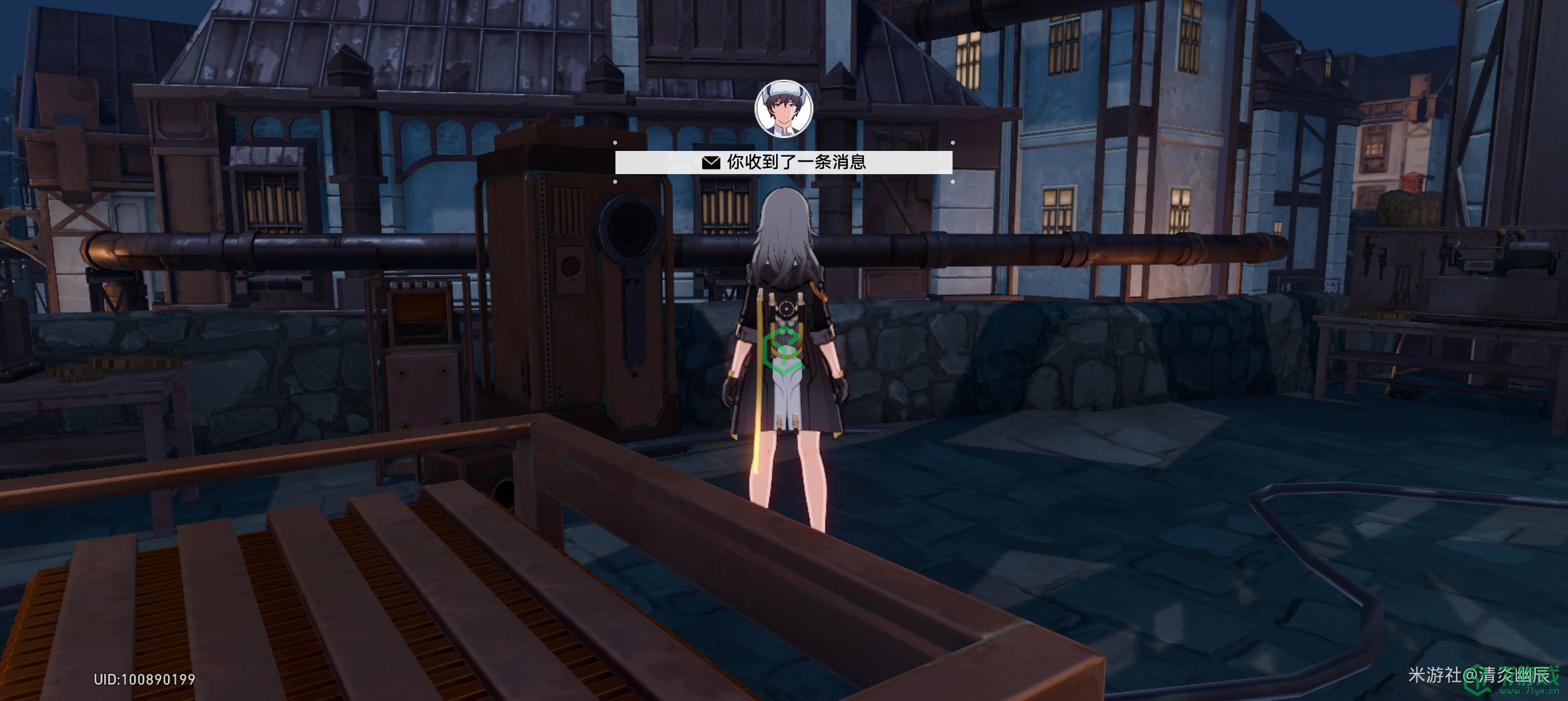The height and width of the screenshot is (701, 1568).
Task: Open the new message notification banner
Action: (783, 162)
